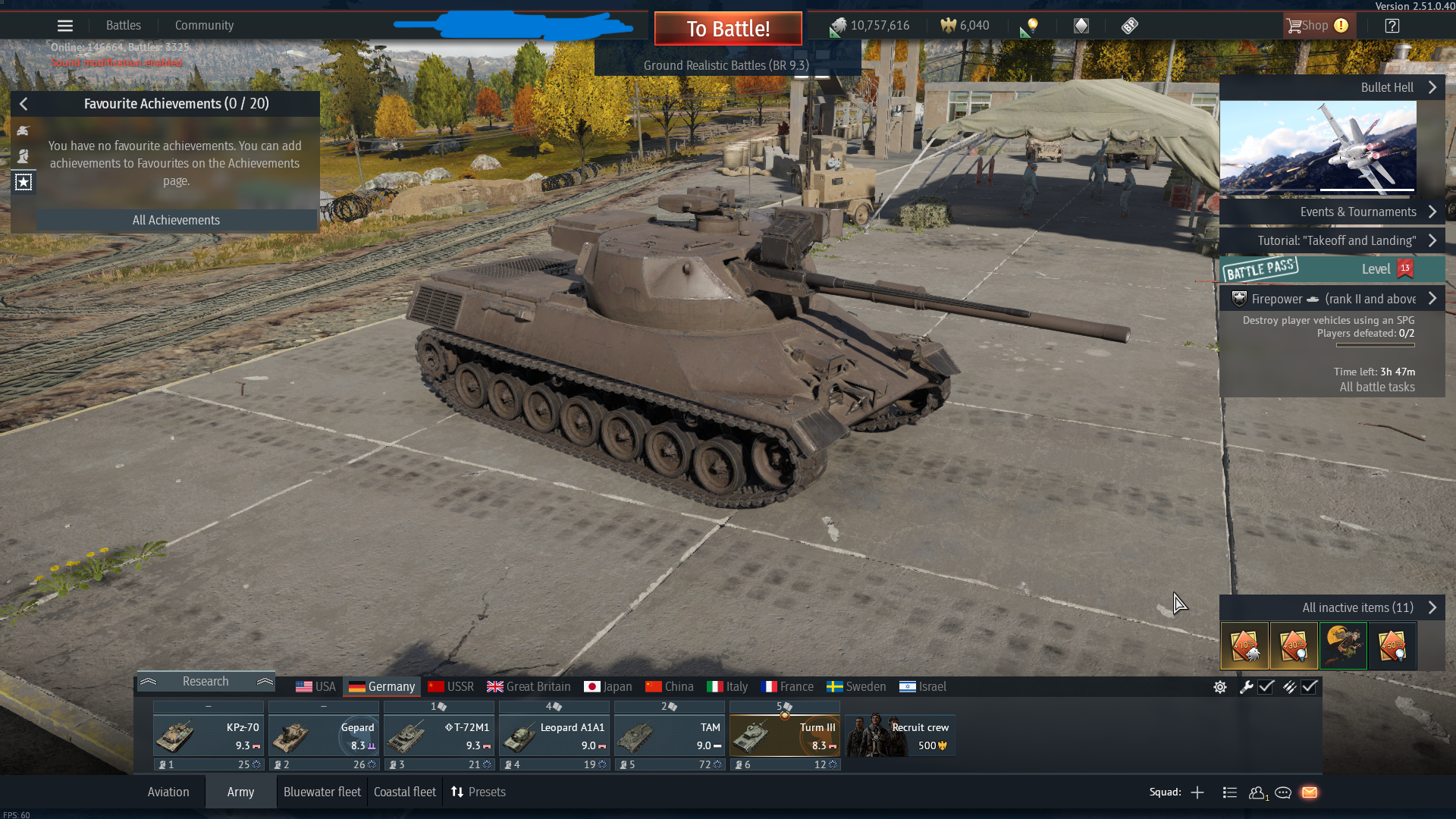Open the Battle Pass level panel
This screenshot has height=819, width=1456.
tap(1332, 269)
